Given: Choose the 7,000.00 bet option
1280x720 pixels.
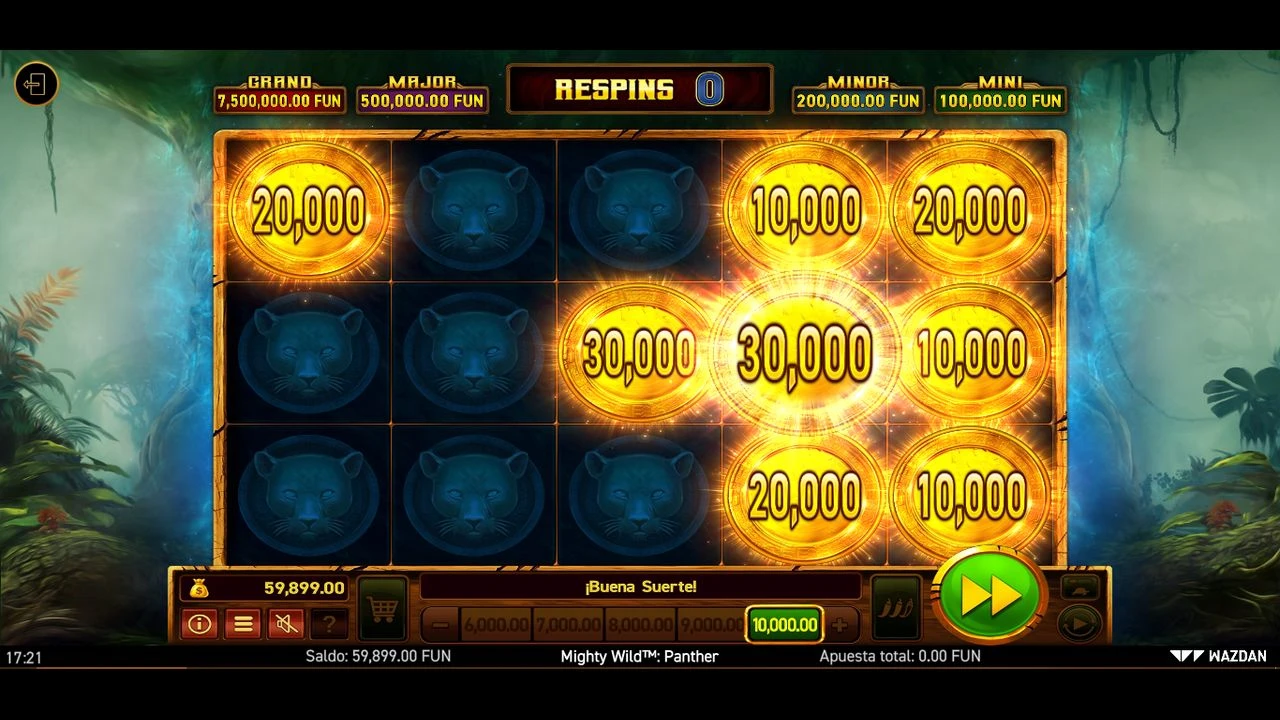Looking at the screenshot, I should point(568,625).
